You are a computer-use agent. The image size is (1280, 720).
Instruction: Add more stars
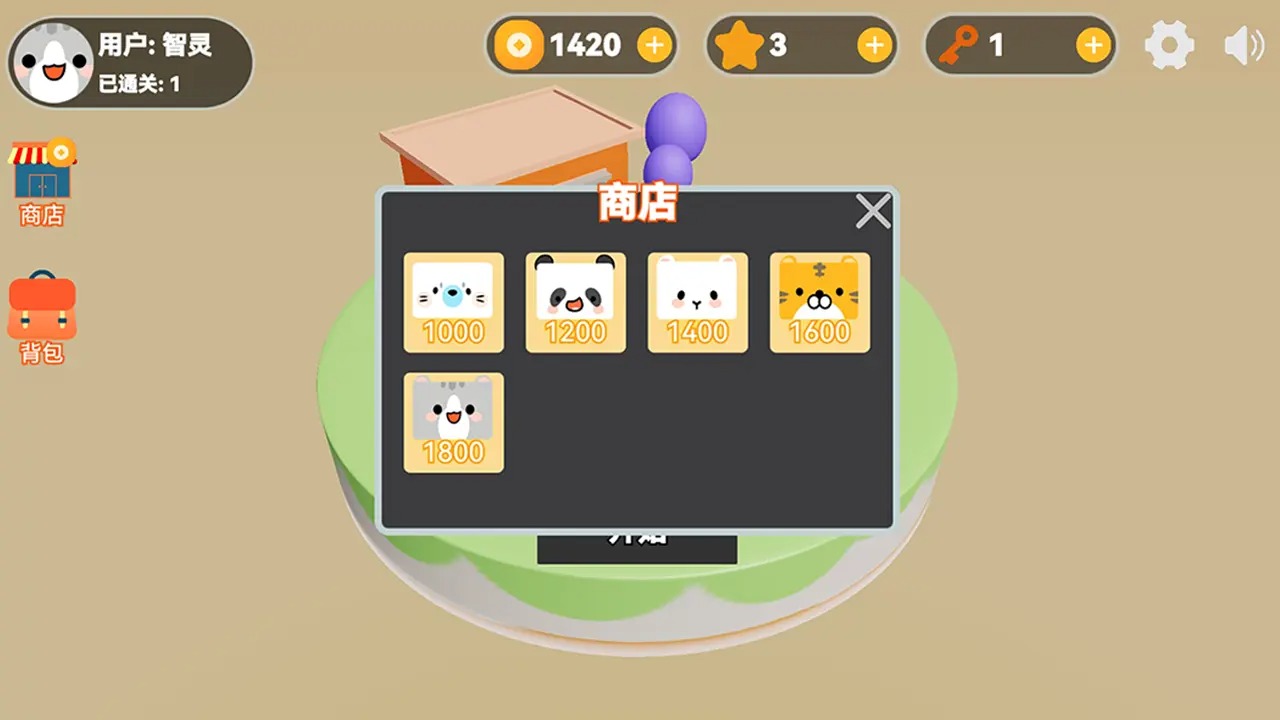(x=874, y=45)
